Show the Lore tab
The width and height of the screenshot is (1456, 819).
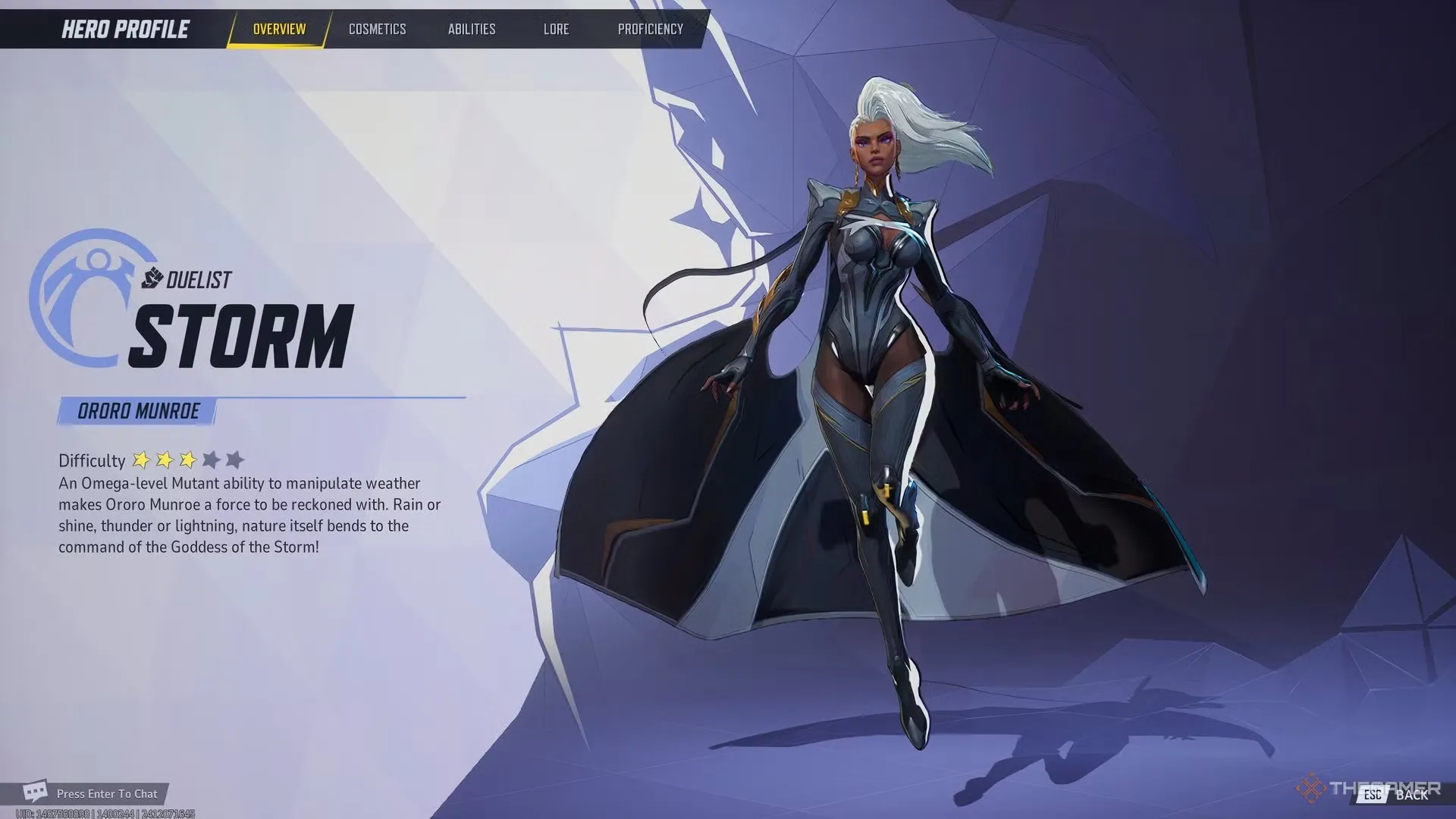tap(556, 30)
